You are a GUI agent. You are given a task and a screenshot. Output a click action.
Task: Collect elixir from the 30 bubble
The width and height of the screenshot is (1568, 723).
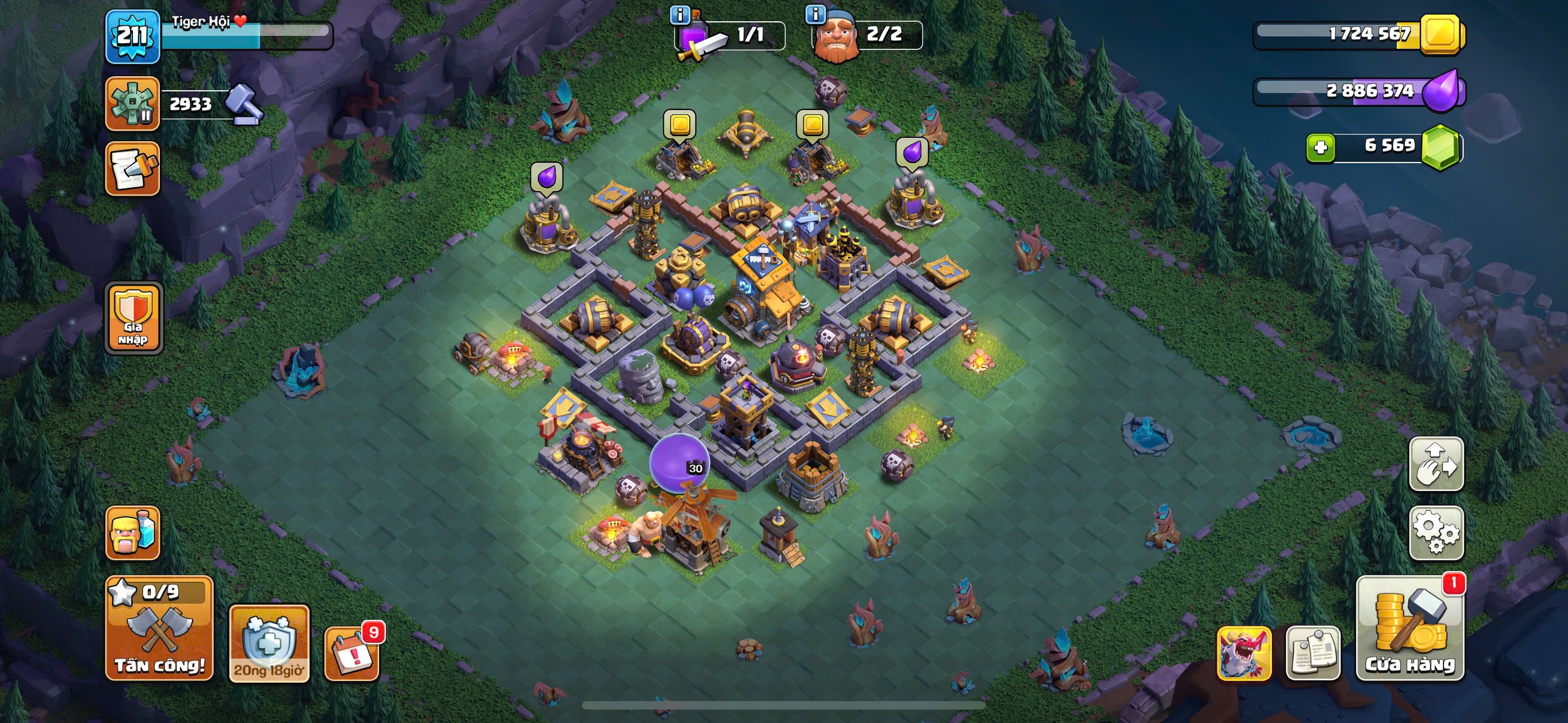click(x=678, y=461)
